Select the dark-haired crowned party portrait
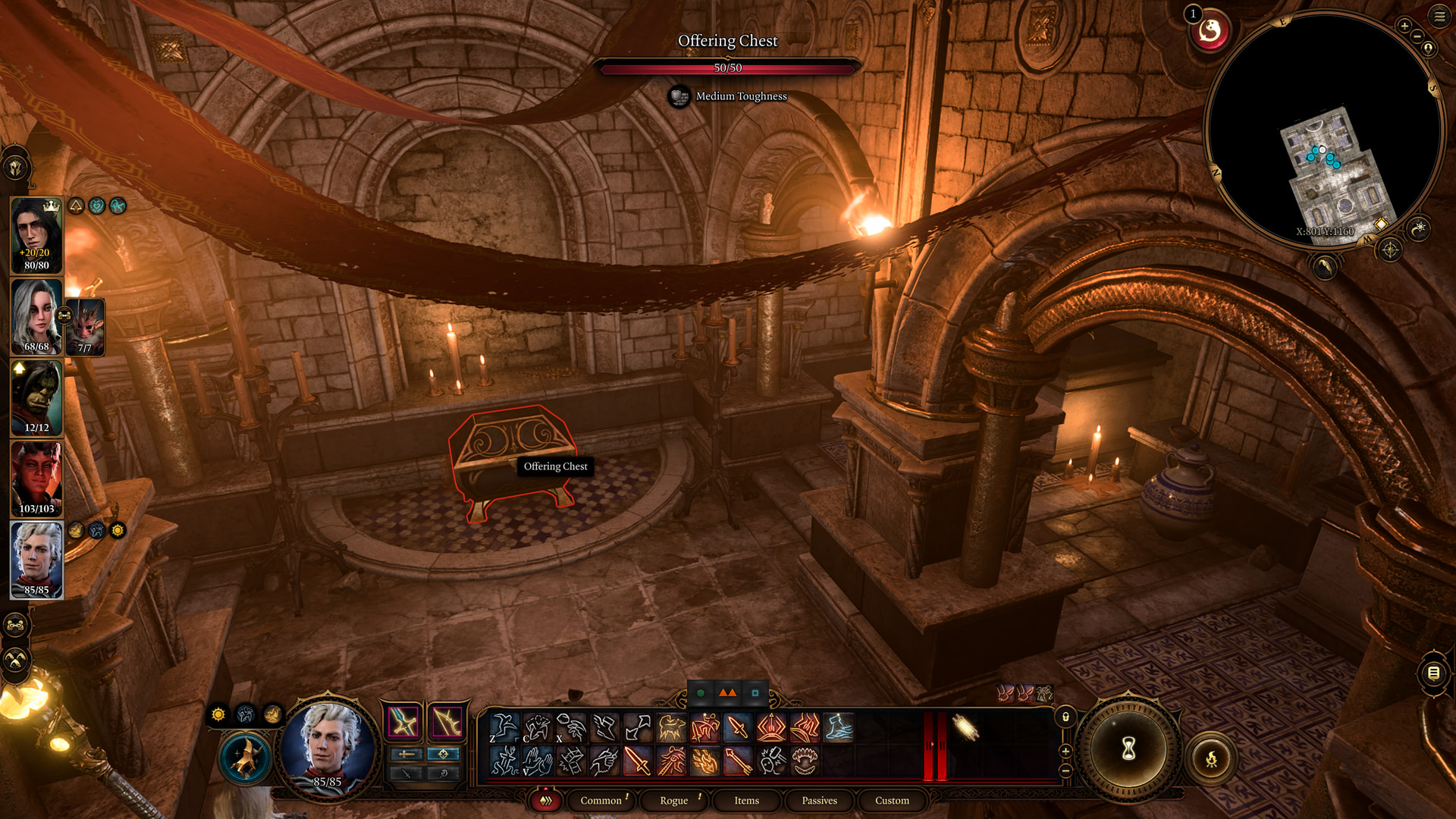This screenshot has height=819, width=1456. (x=36, y=235)
